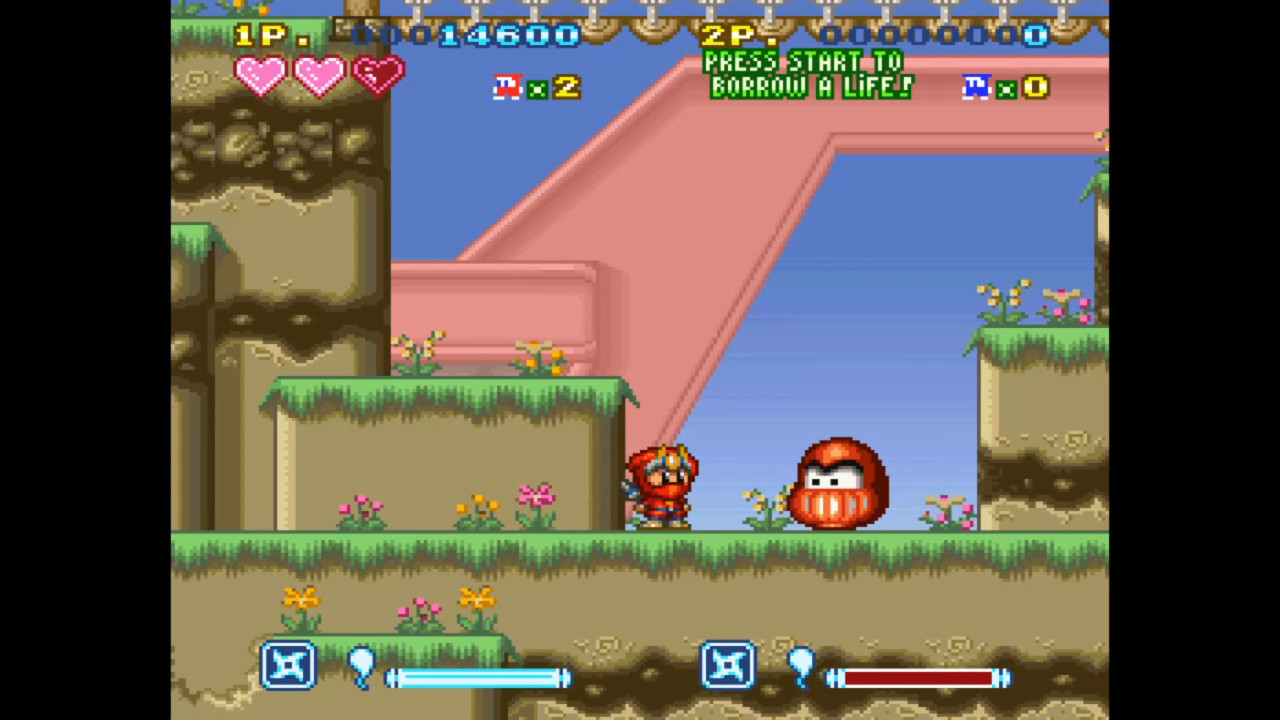
Task: Expand the 2P label
Action: pyautogui.click(x=733, y=36)
